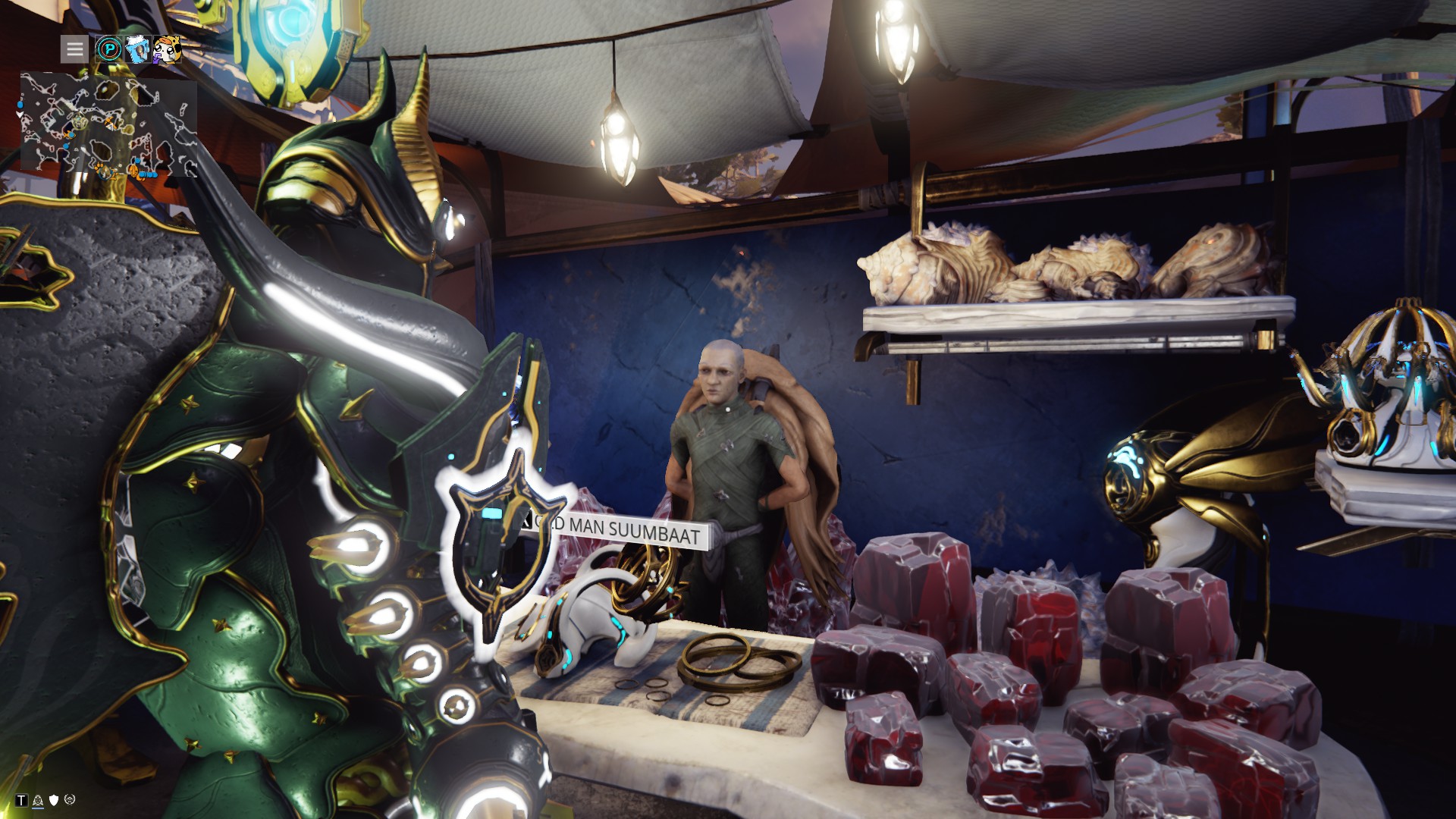Select the cyan "P" emblem squad avatar
This screenshot has height=819, width=1456.
108,49
